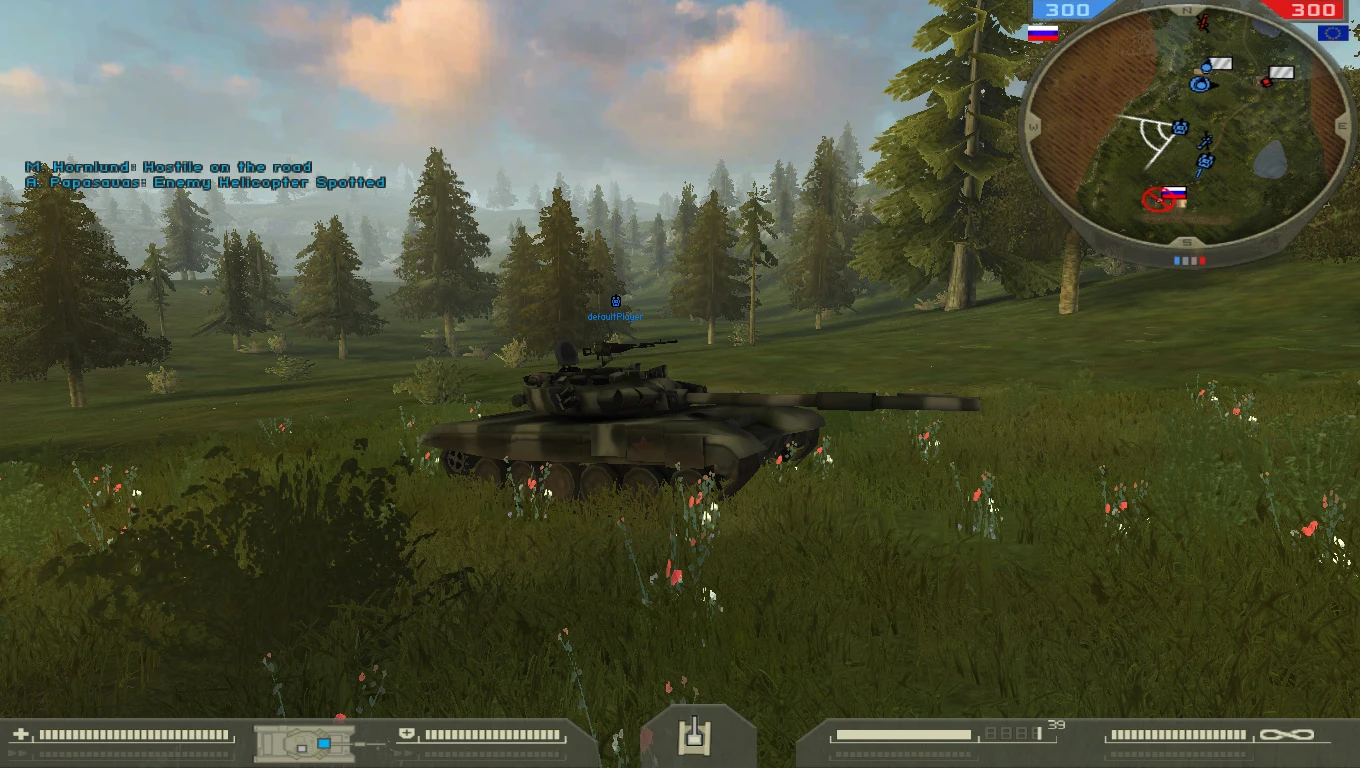Viewport: 1360px width, 768px height.
Task: Click the vehicle armor shield icon
Action: pyautogui.click(x=407, y=735)
